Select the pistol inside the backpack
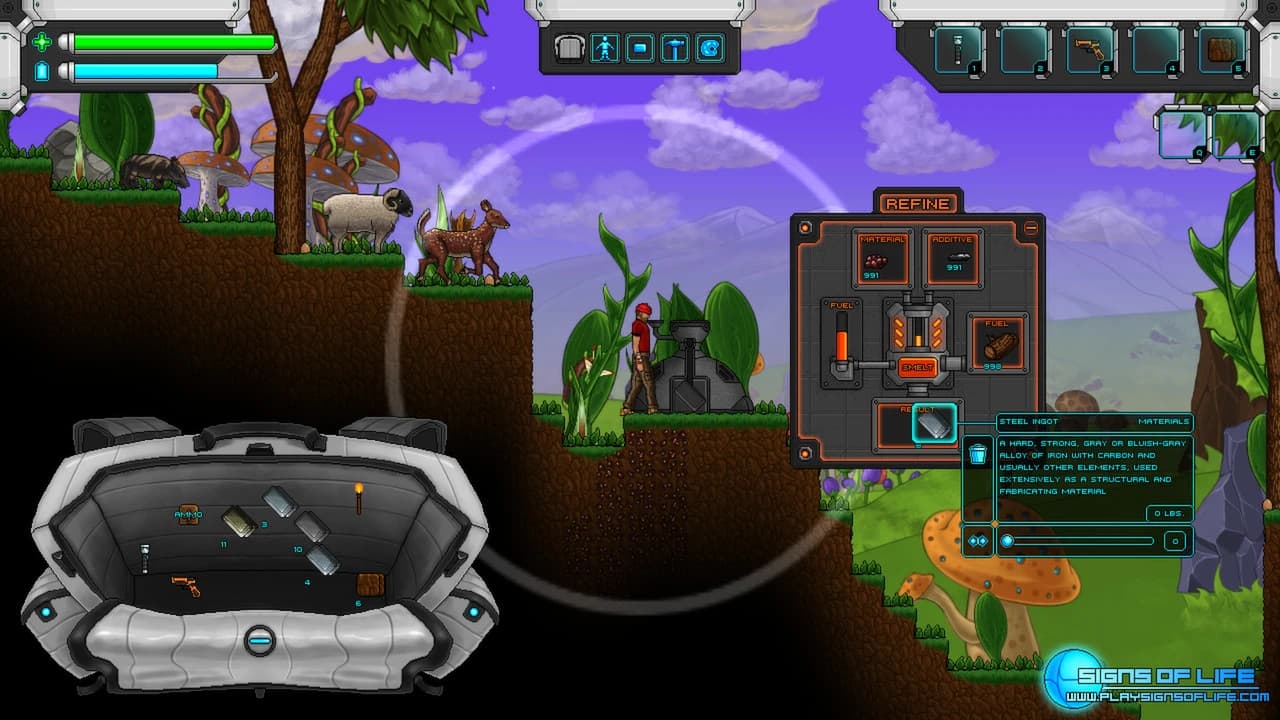The image size is (1280, 720). (x=186, y=585)
